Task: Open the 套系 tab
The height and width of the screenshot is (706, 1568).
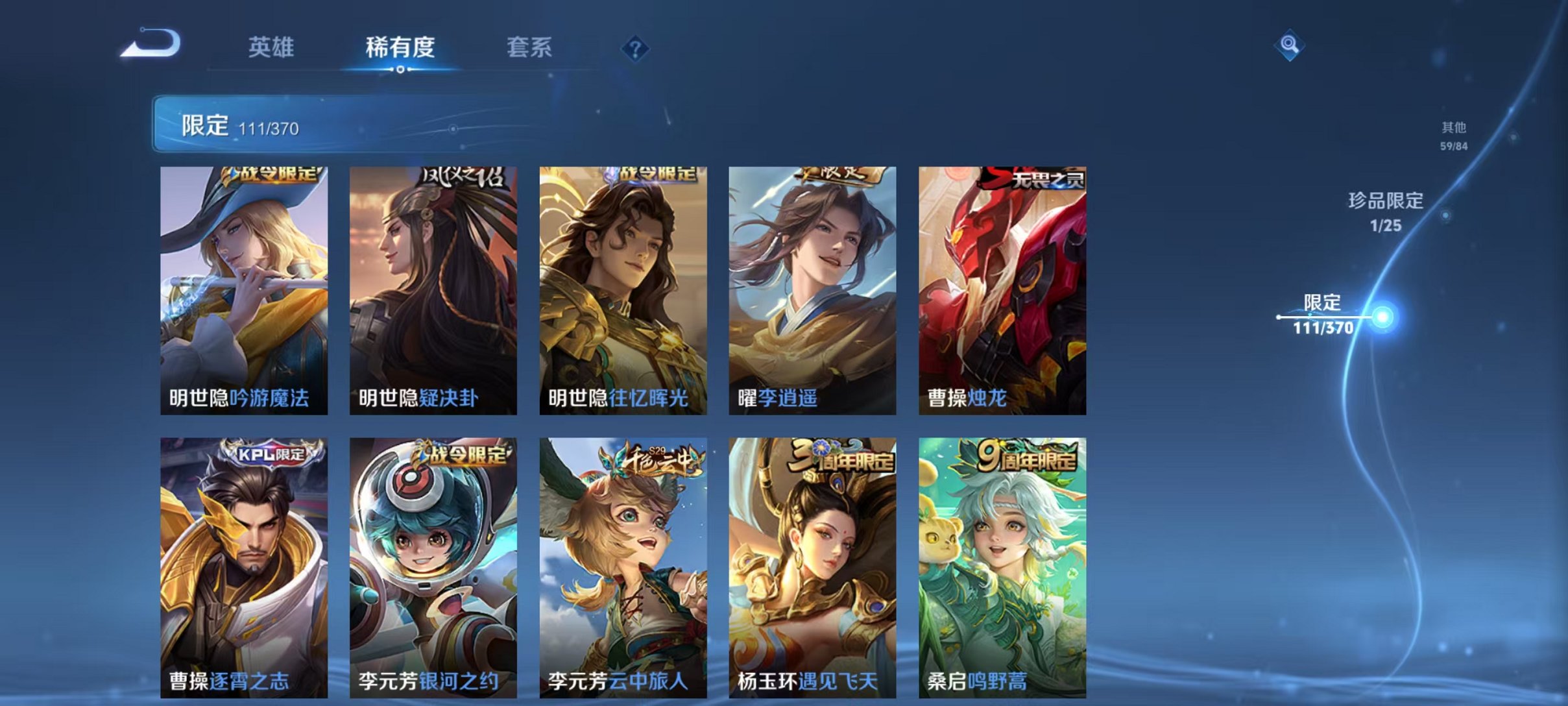Action: (530, 47)
